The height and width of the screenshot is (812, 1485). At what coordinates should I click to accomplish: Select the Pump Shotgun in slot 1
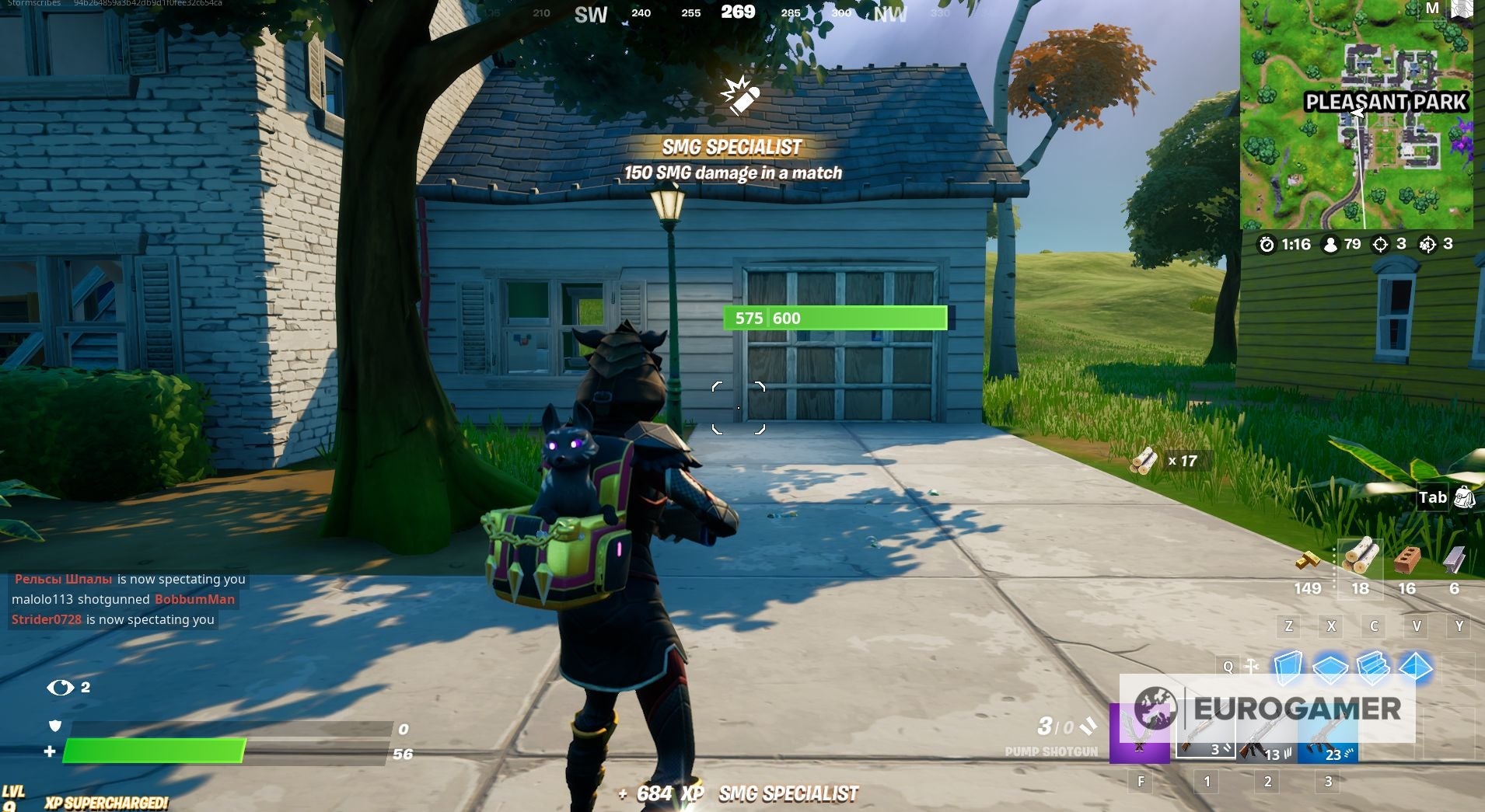[1206, 734]
